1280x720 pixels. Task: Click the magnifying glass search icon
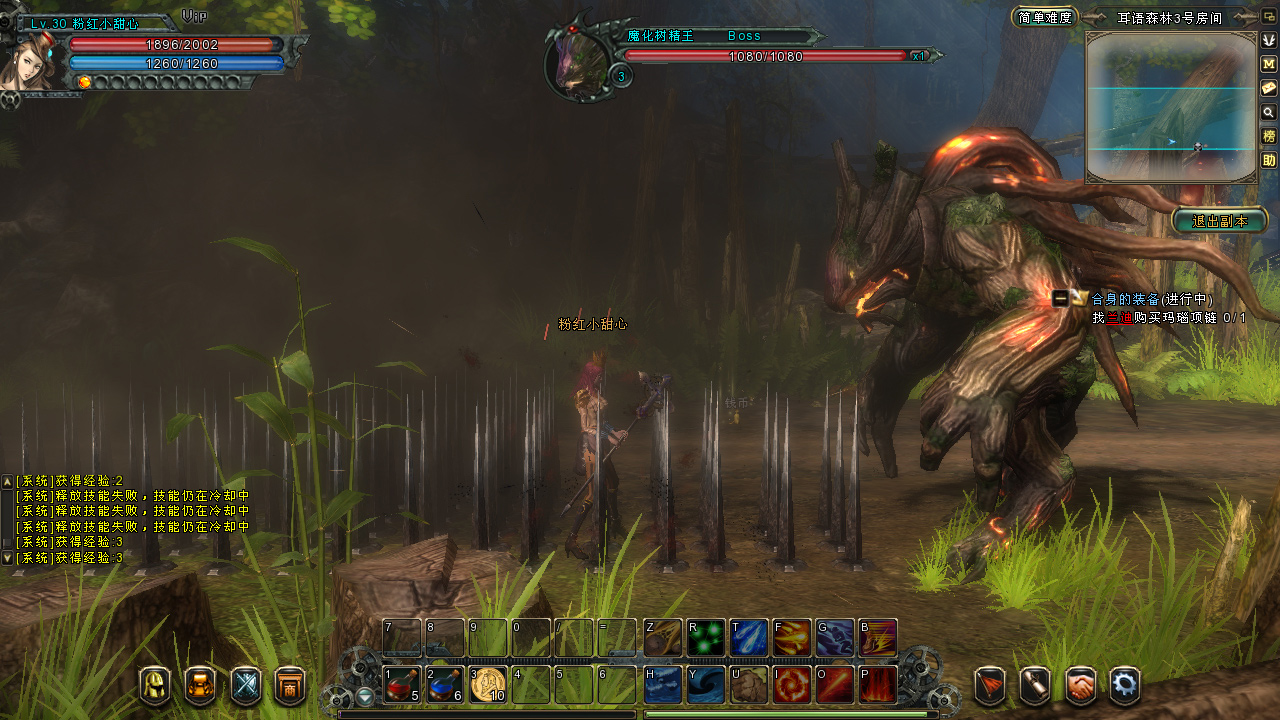click(x=1269, y=112)
